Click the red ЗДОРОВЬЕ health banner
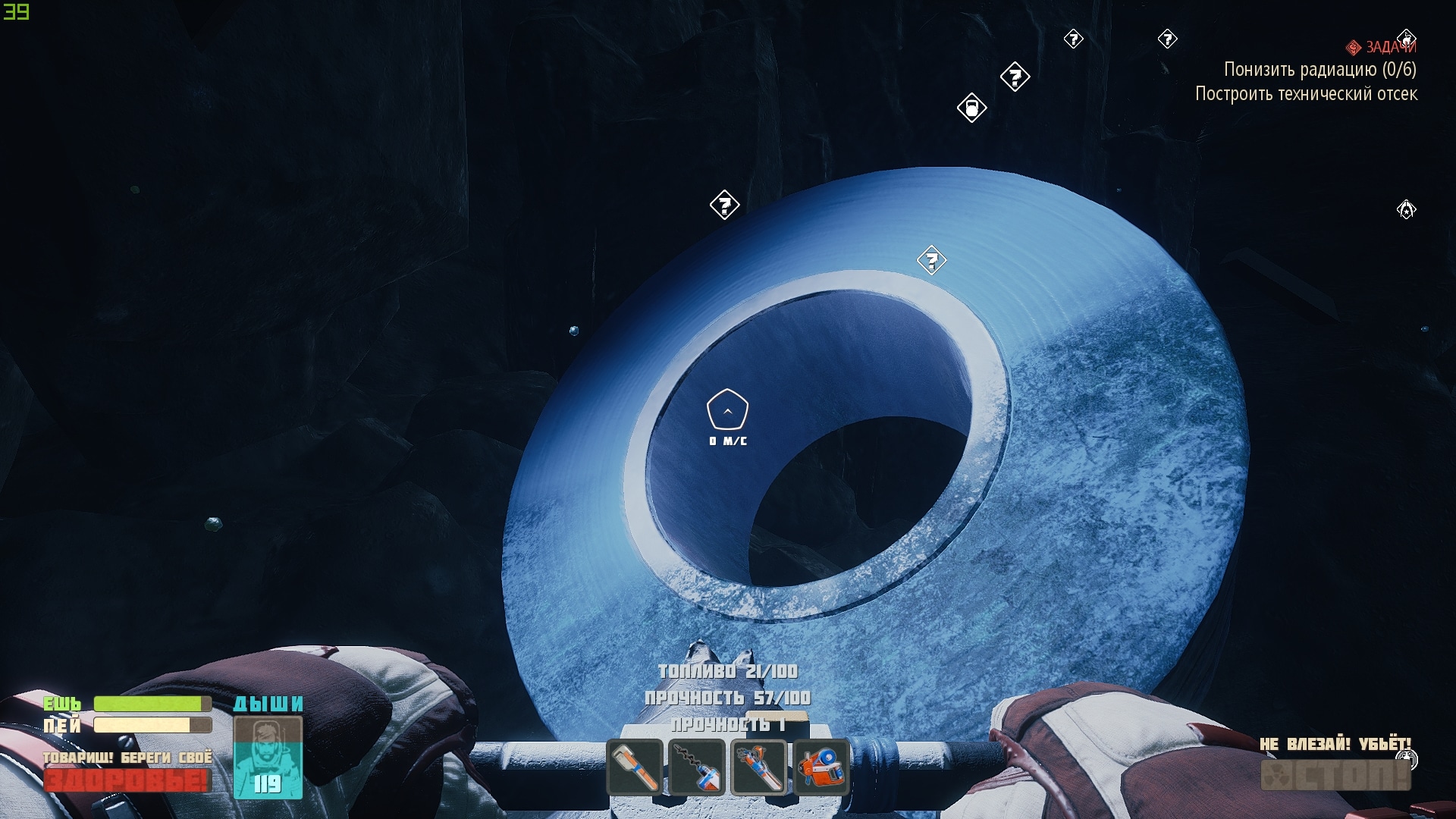1456x819 pixels. [127, 779]
